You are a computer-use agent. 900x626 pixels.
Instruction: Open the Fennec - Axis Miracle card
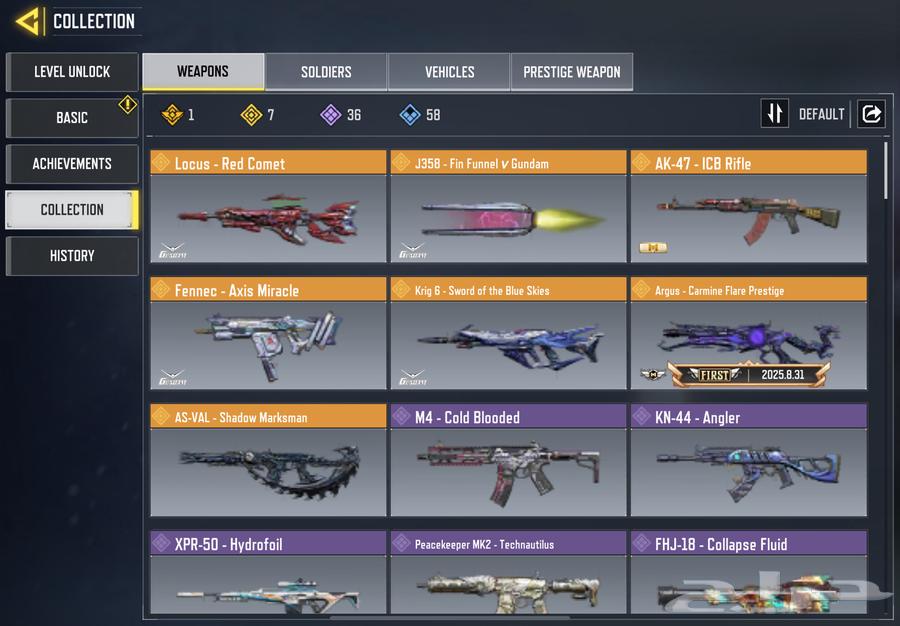[268, 334]
